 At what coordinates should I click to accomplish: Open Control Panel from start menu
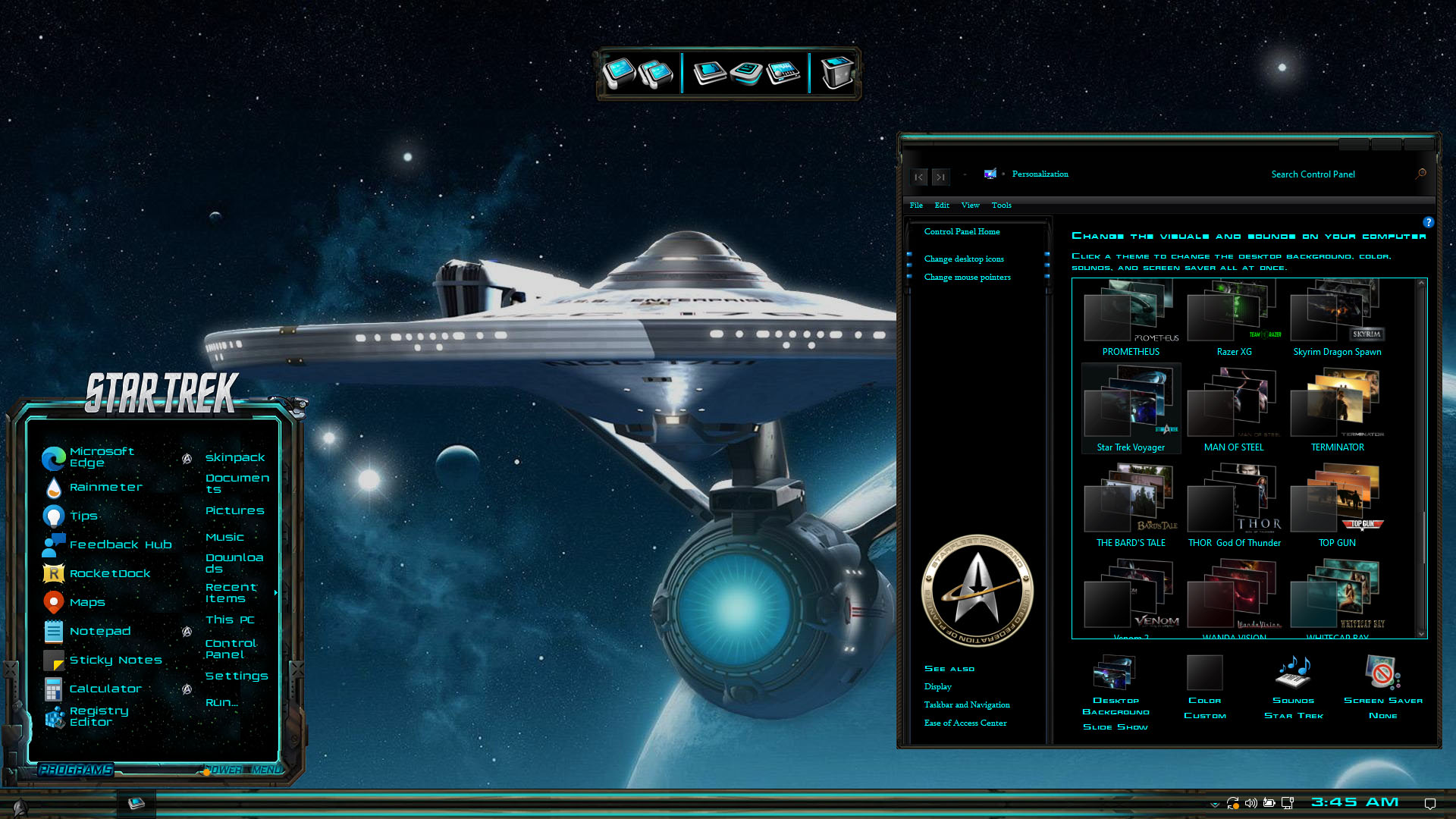click(231, 649)
